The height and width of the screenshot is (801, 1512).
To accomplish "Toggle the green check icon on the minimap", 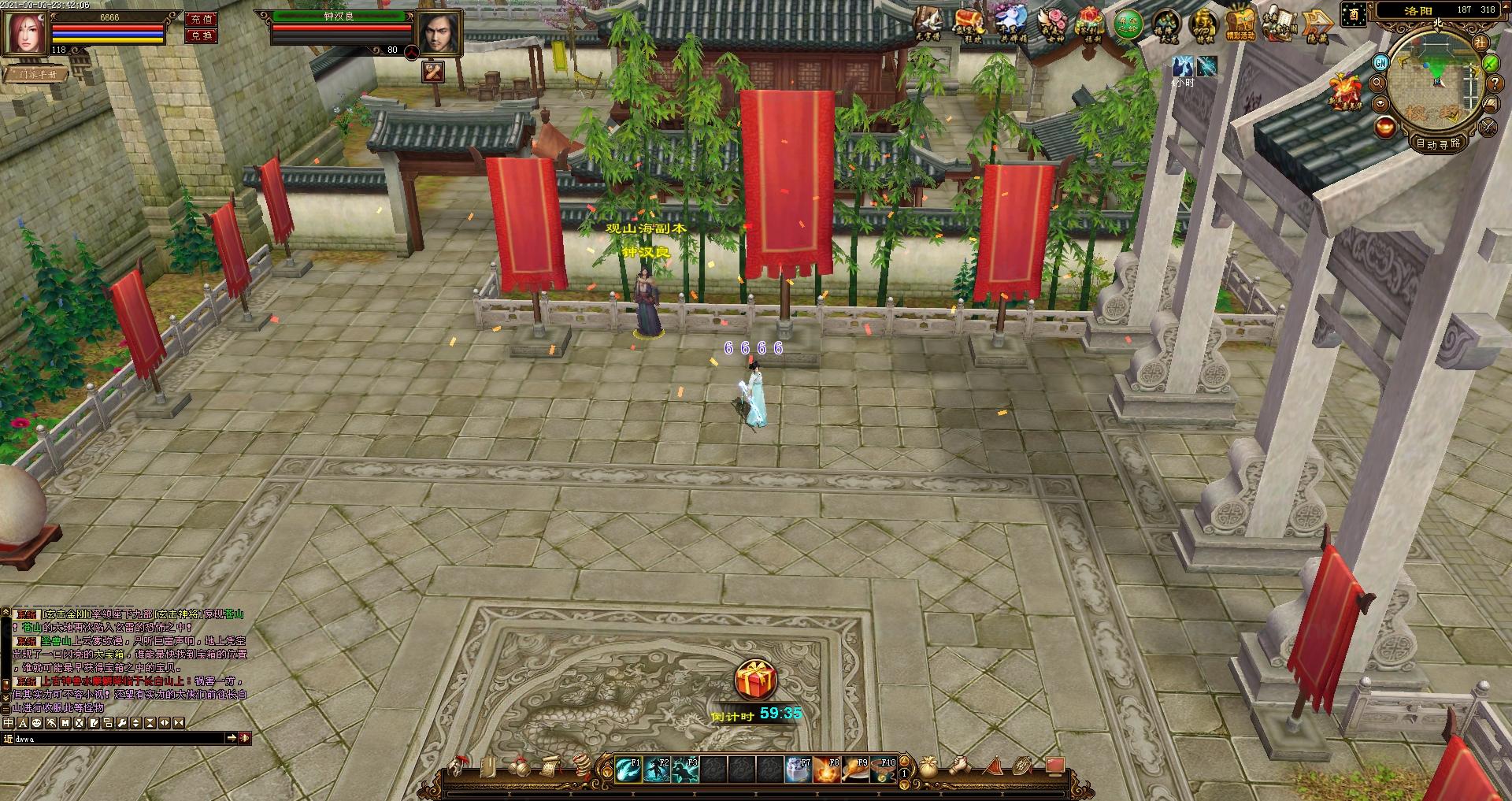I will point(1489,64).
